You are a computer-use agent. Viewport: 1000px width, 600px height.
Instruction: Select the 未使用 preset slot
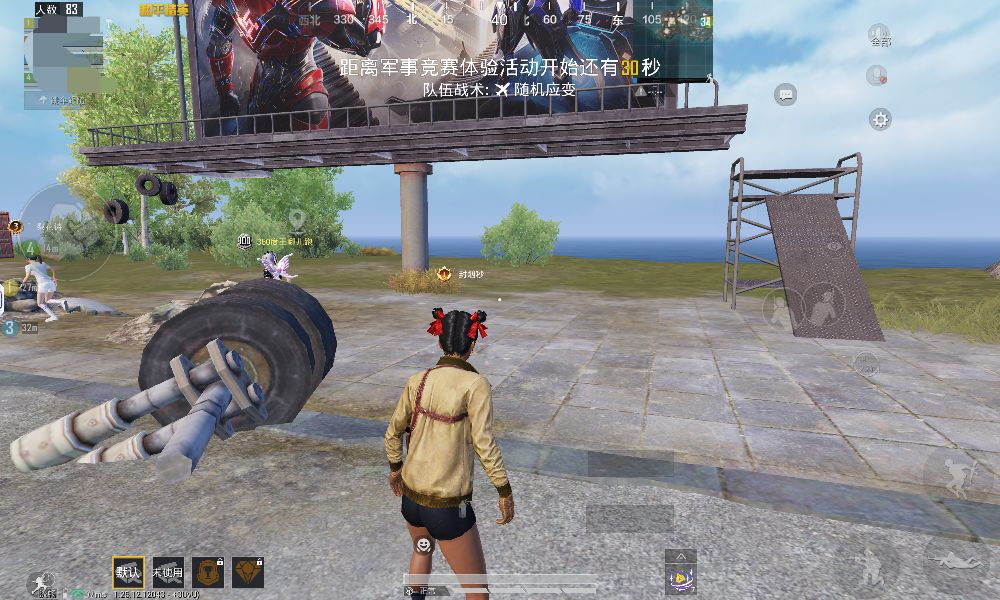click(x=168, y=572)
